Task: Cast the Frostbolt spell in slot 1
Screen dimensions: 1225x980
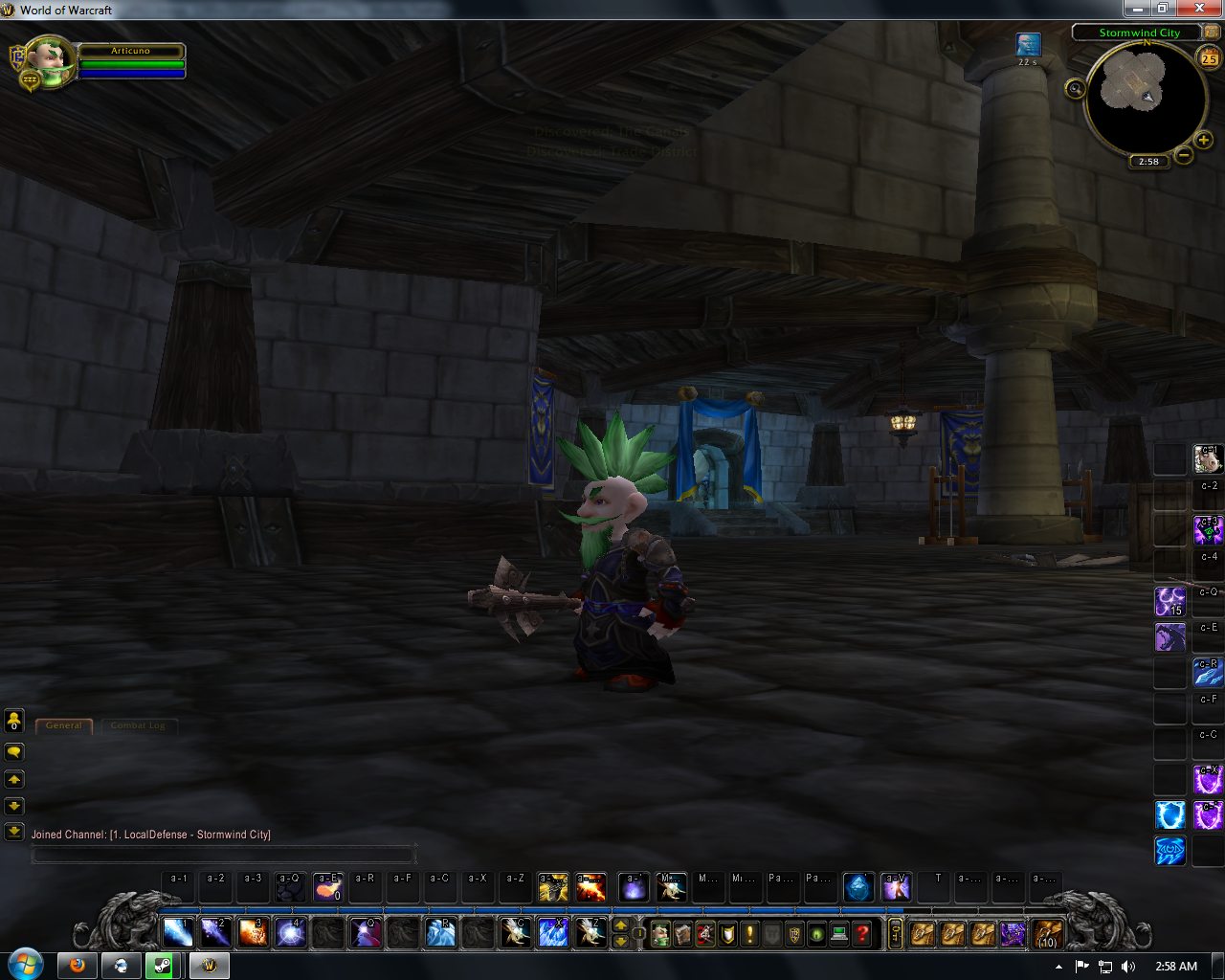Action: [178, 932]
